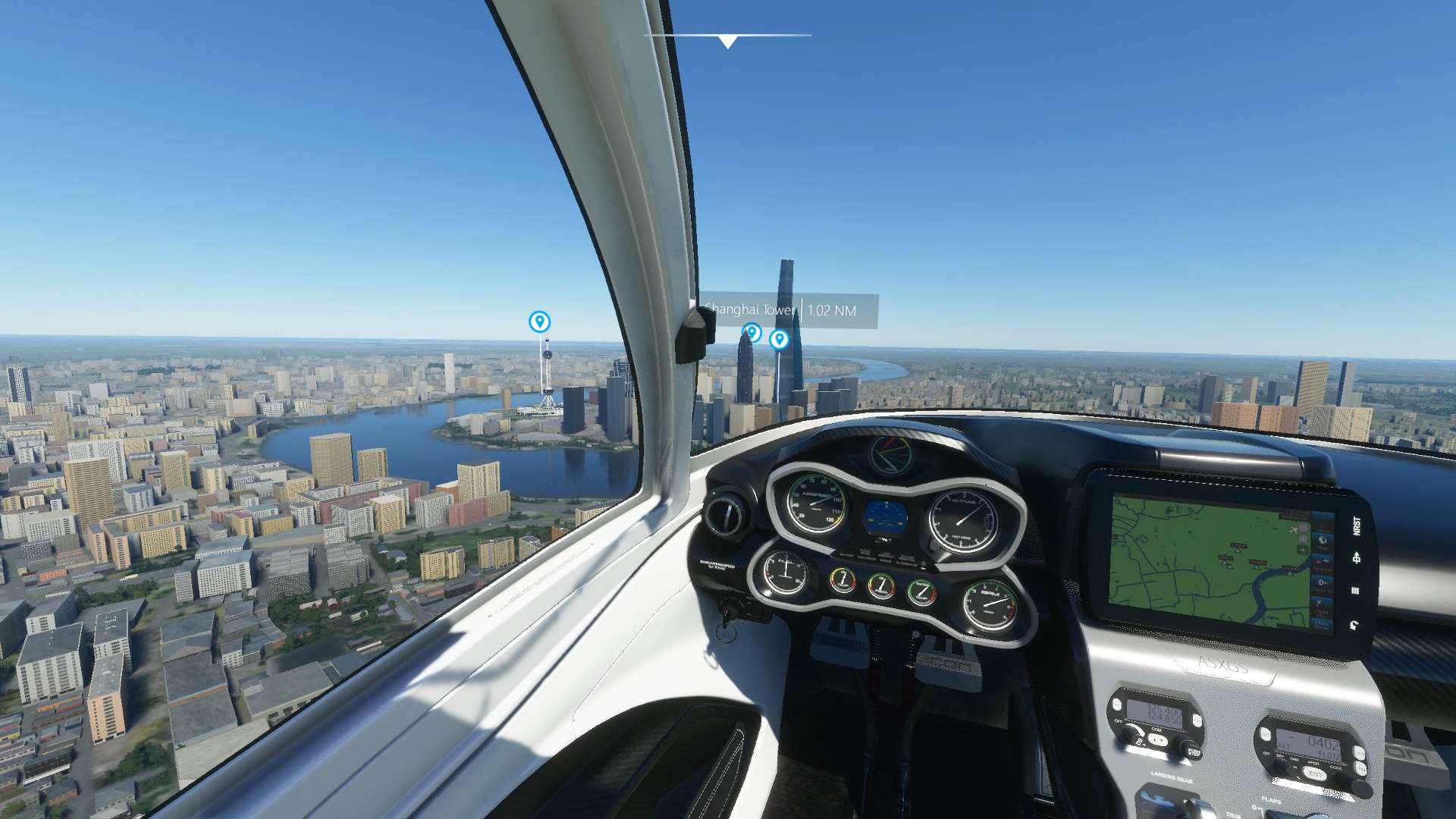The height and width of the screenshot is (819, 1456).
Task: Click the Shanghai Tower distance label
Action: [x=789, y=311]
